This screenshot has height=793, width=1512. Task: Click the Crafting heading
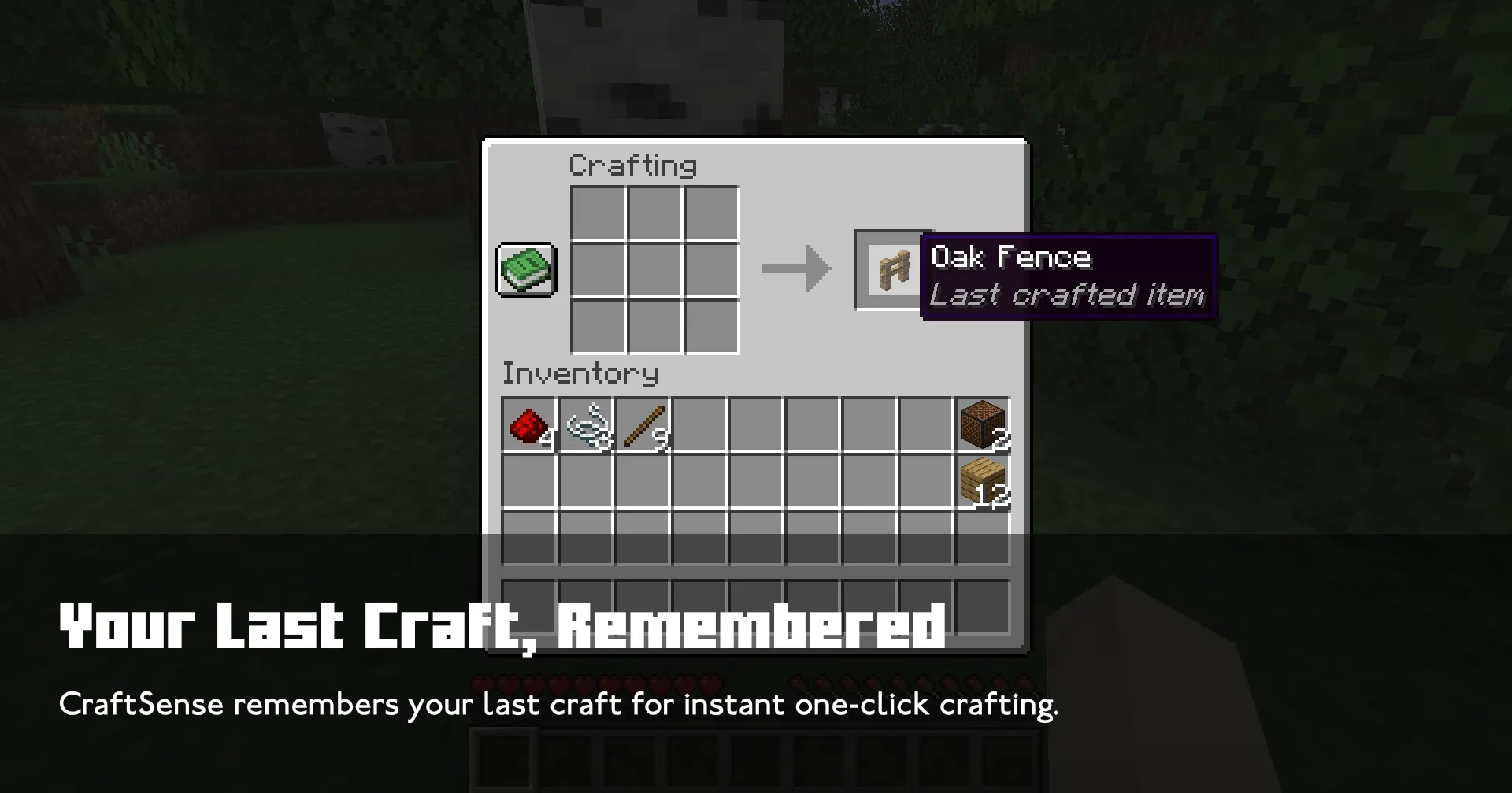pos(632,165)
